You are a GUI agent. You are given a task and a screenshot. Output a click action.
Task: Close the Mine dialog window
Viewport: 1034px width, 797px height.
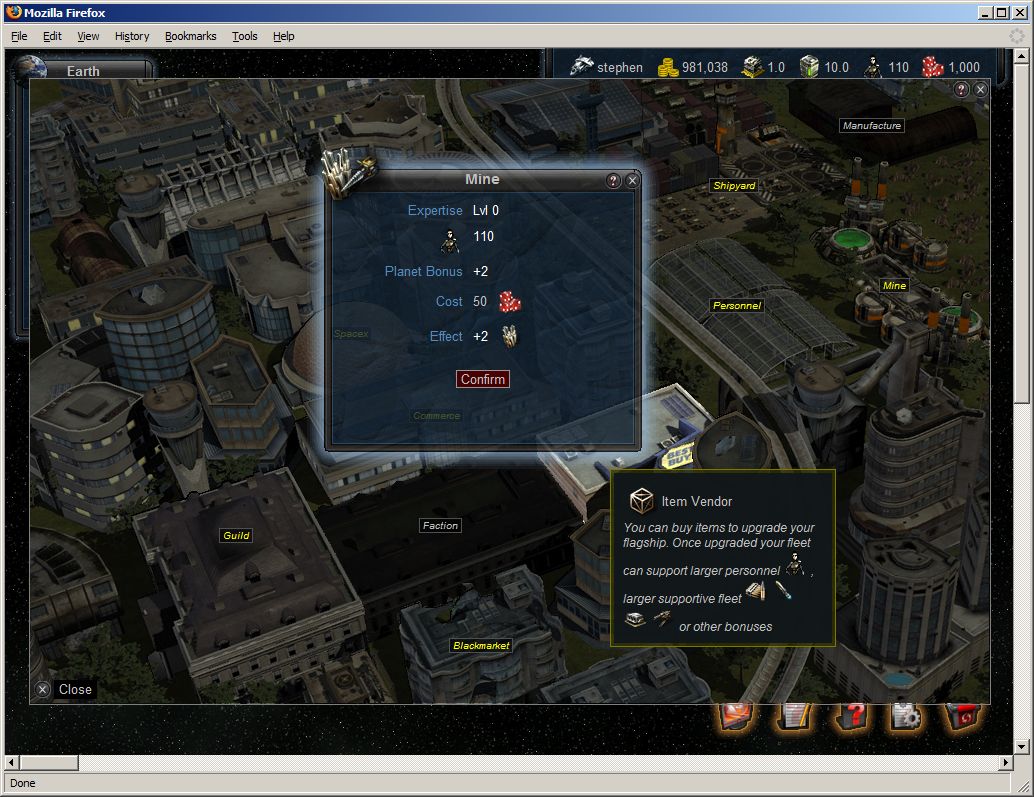(632, 181)
